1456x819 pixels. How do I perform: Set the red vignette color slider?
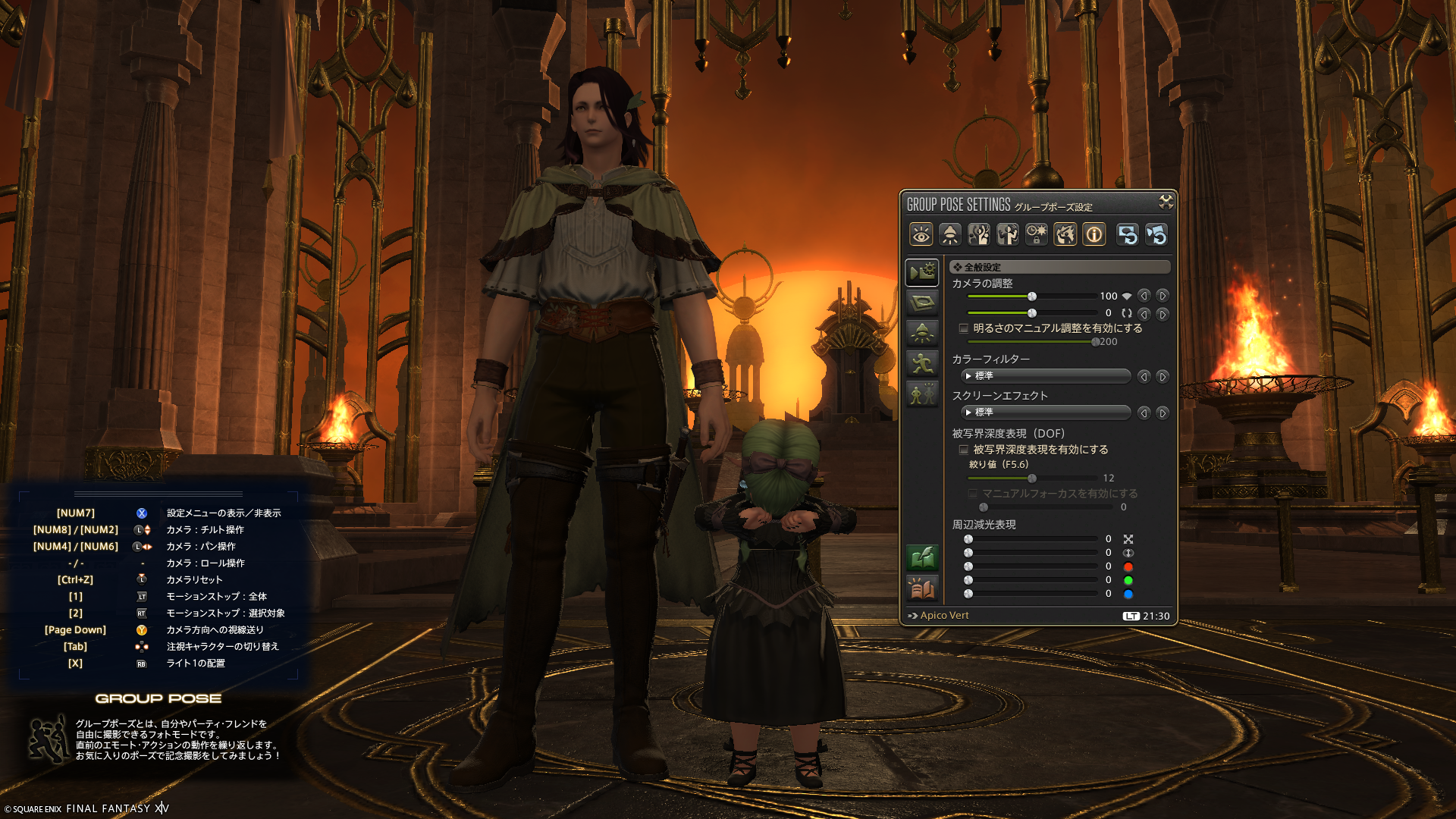[968, 567]
